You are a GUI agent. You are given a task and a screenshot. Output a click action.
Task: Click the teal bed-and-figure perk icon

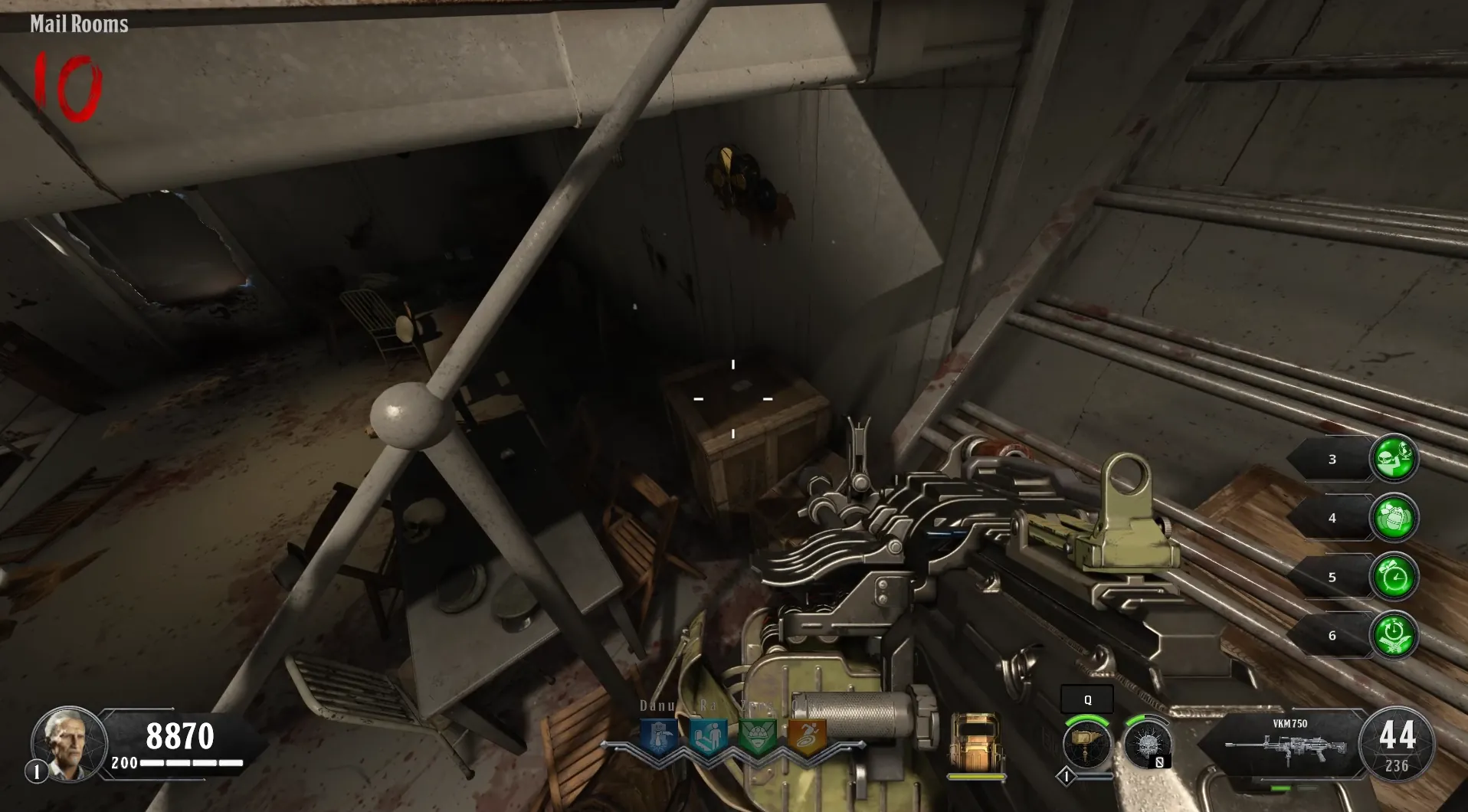click(x=708, y=737)
